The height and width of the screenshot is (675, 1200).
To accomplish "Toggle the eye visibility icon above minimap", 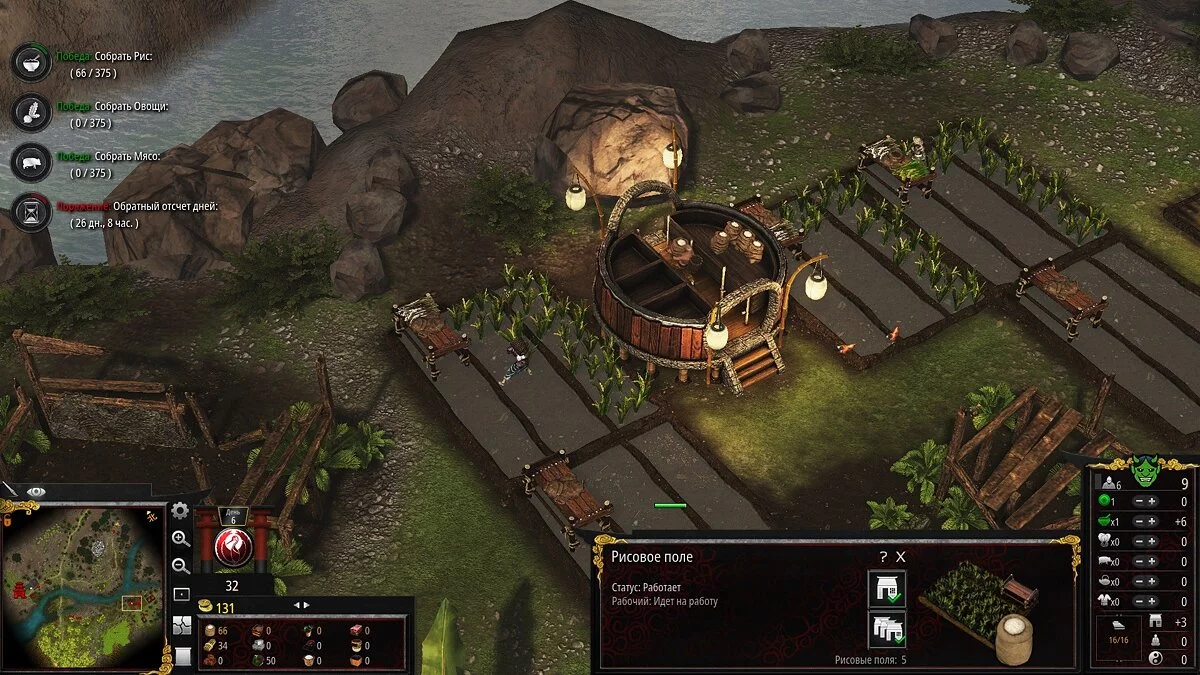I will point(36,491).
